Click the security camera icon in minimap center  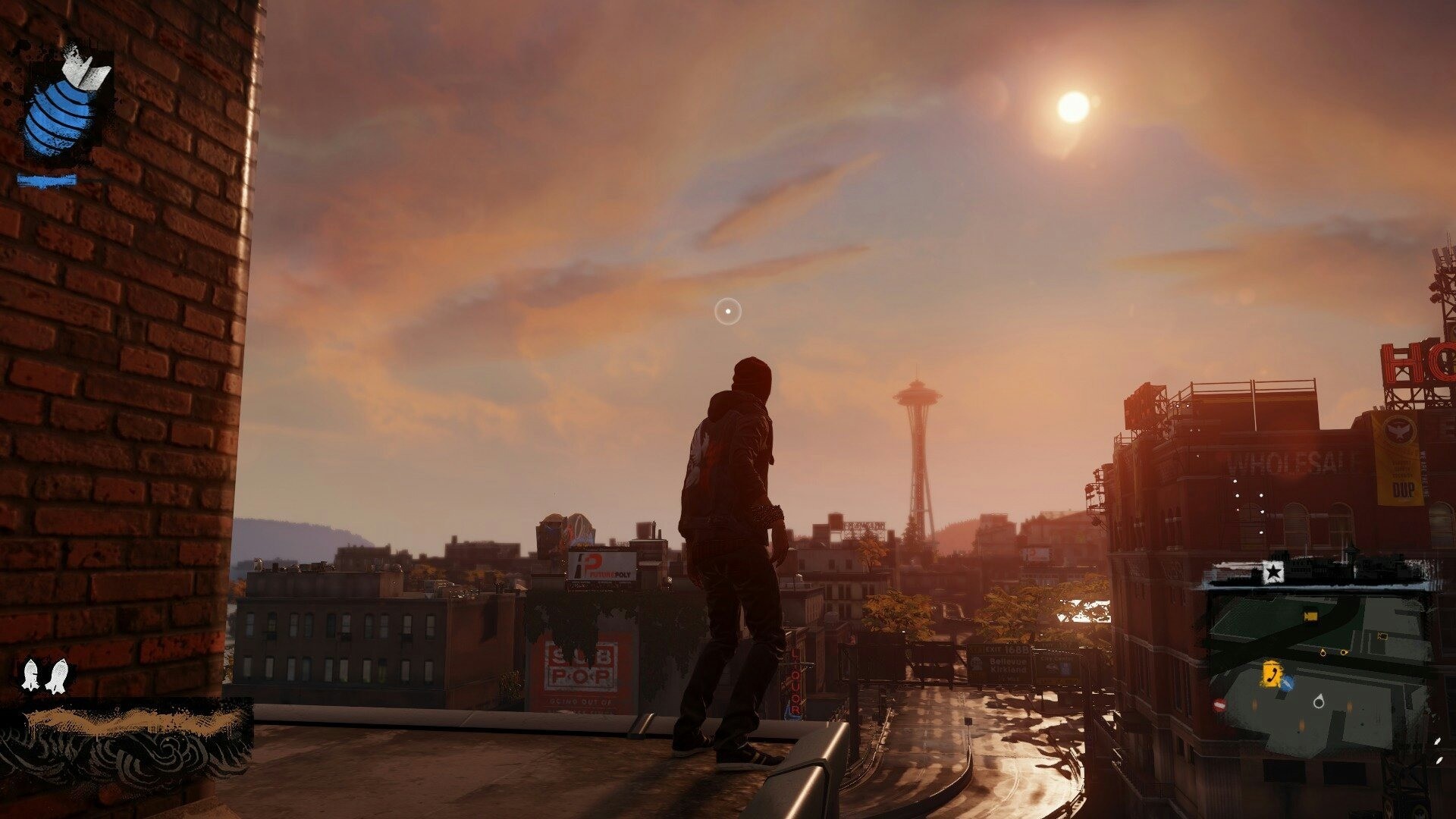click(1310, 616)
